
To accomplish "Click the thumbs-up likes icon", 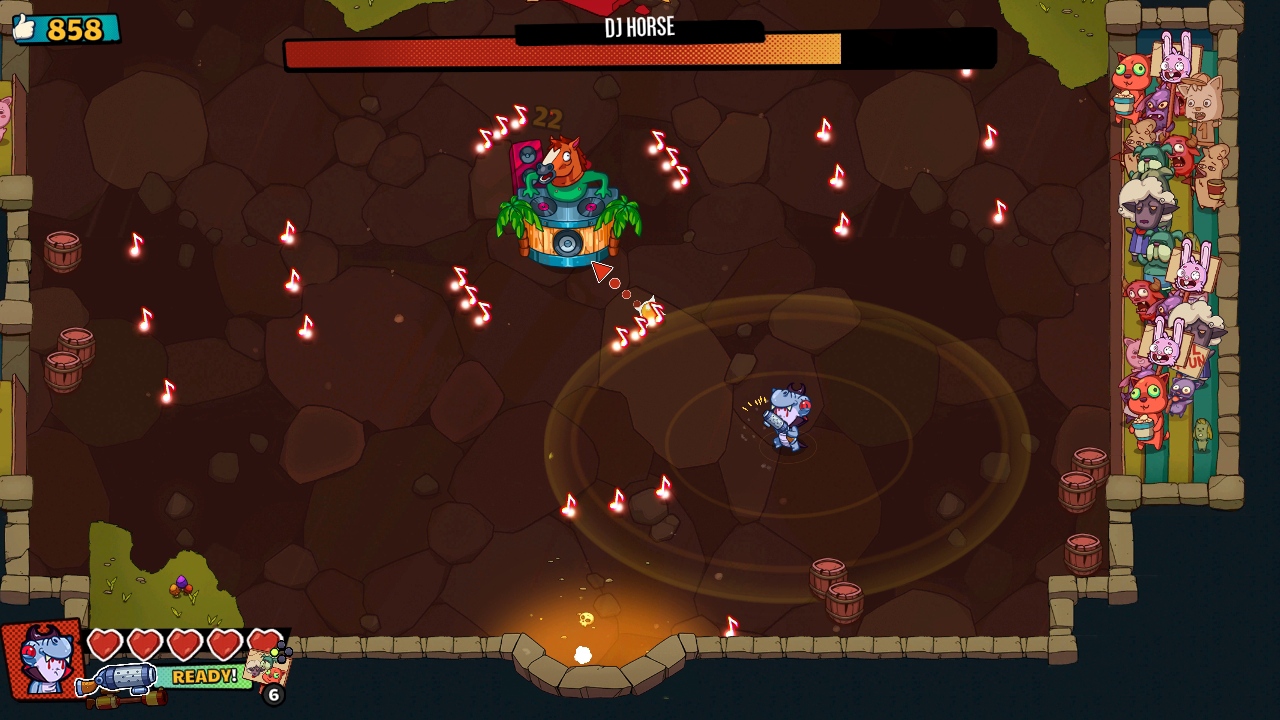I will pos(24,28).
